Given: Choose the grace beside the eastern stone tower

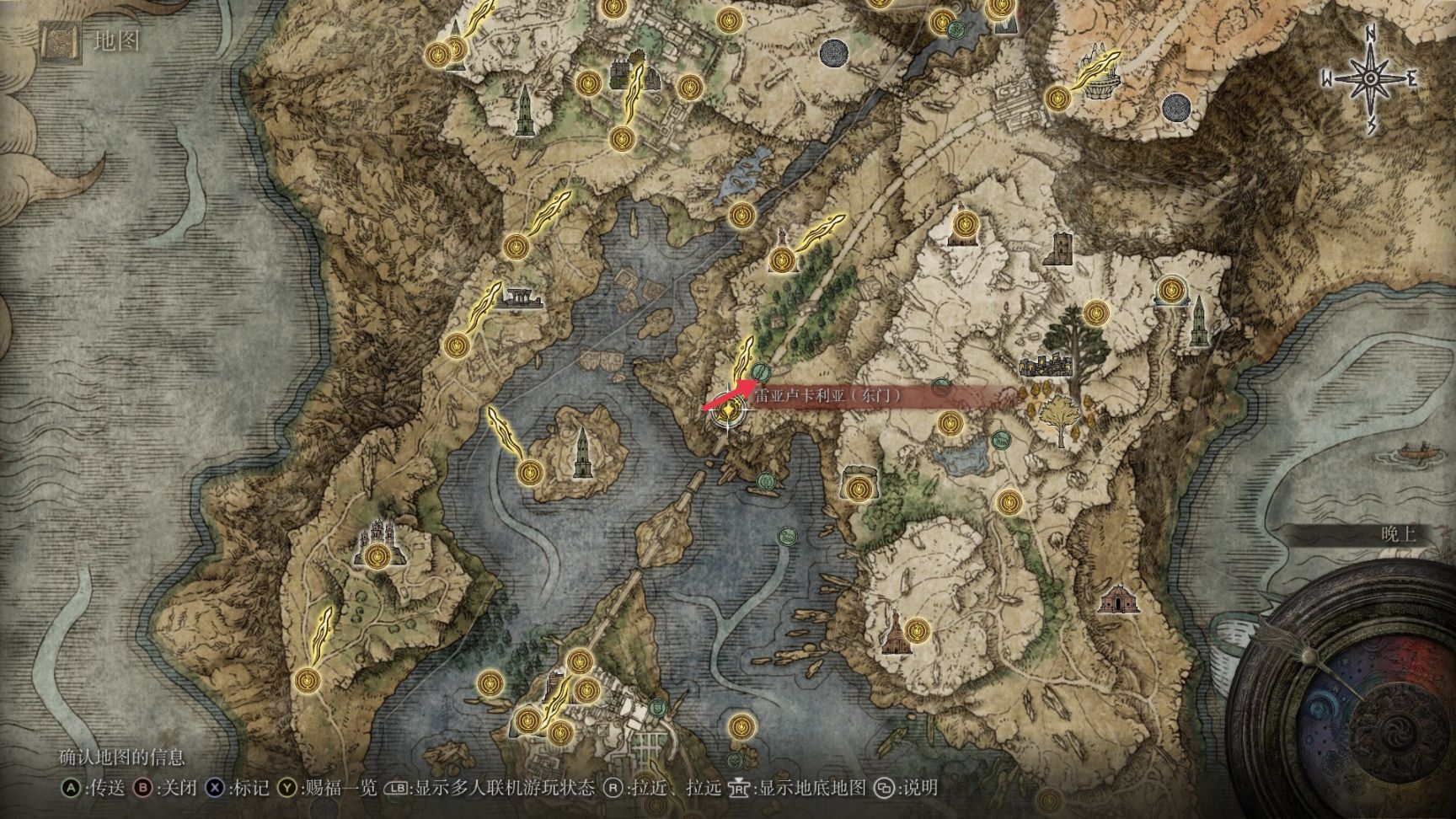Looking at the screenshot, I should click(x=1168, y=290).
